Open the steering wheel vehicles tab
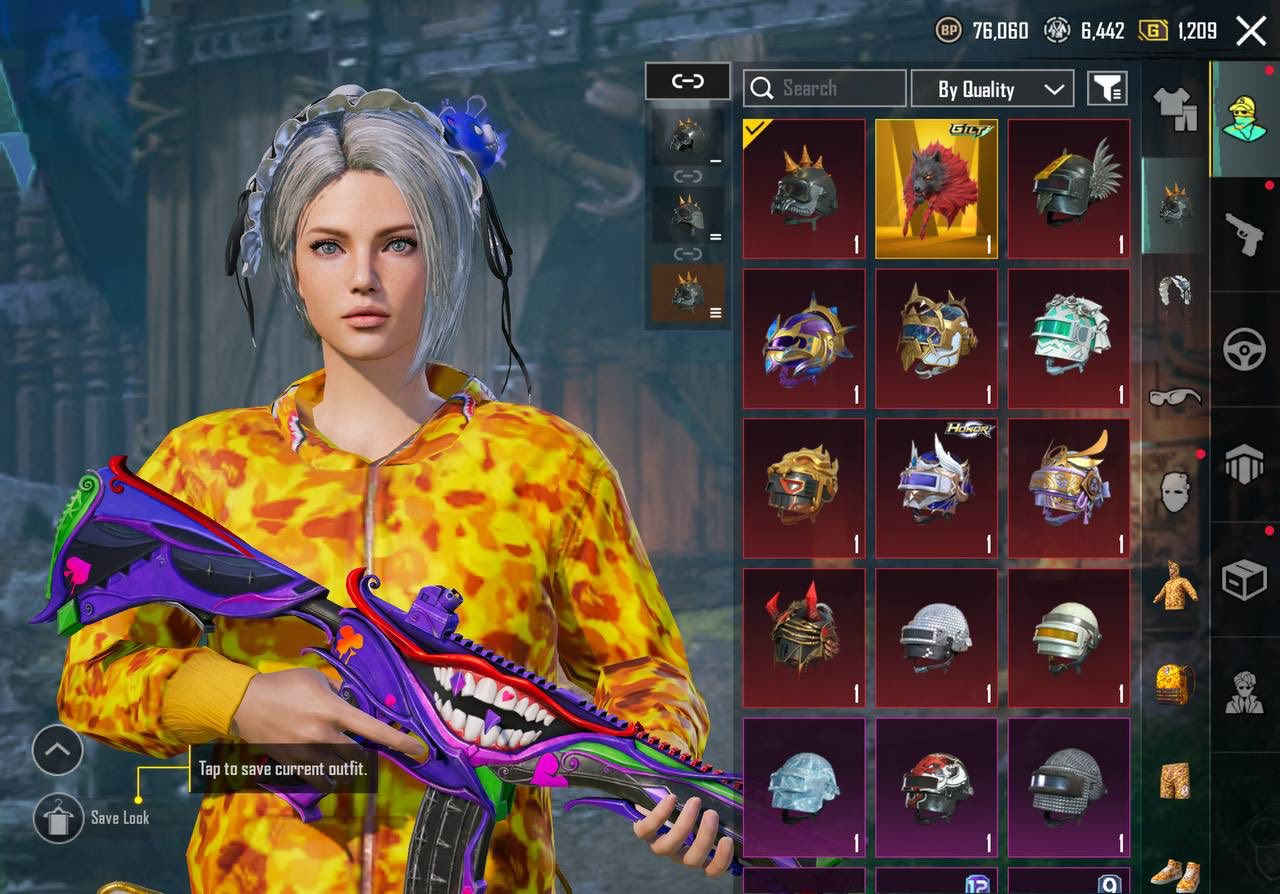 1245,350
